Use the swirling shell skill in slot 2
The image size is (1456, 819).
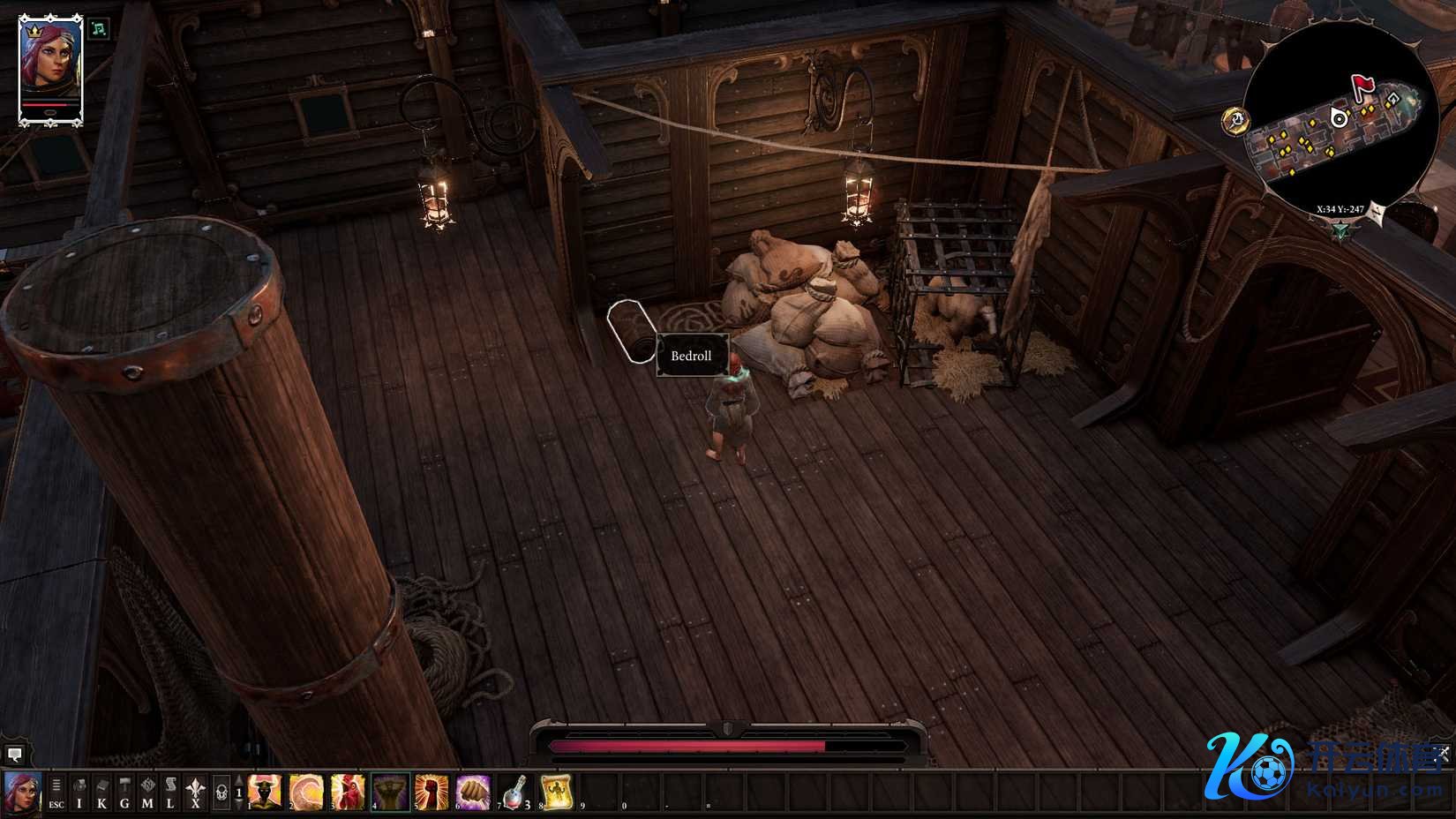[306, 792]
